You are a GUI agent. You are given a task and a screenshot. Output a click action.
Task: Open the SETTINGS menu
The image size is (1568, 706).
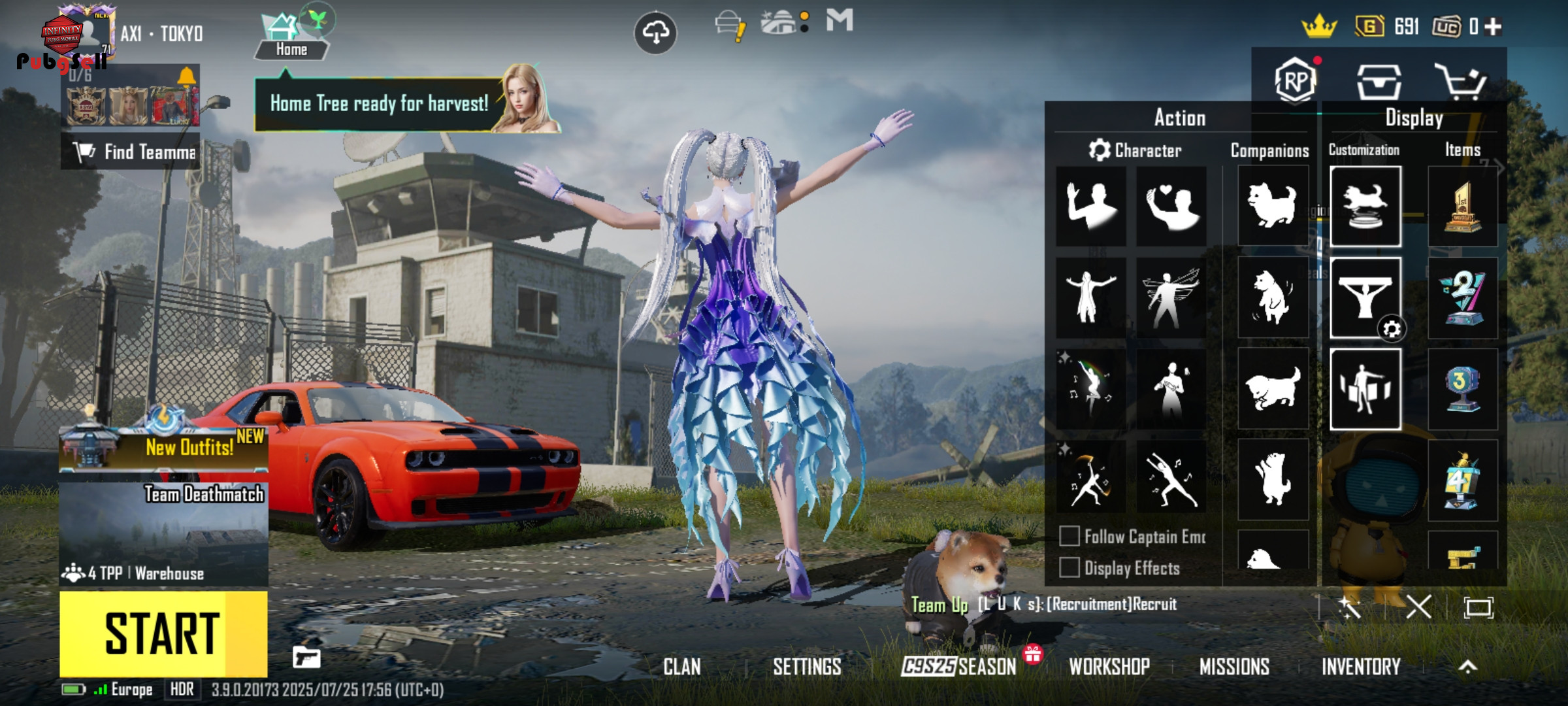tap(807, 667)
